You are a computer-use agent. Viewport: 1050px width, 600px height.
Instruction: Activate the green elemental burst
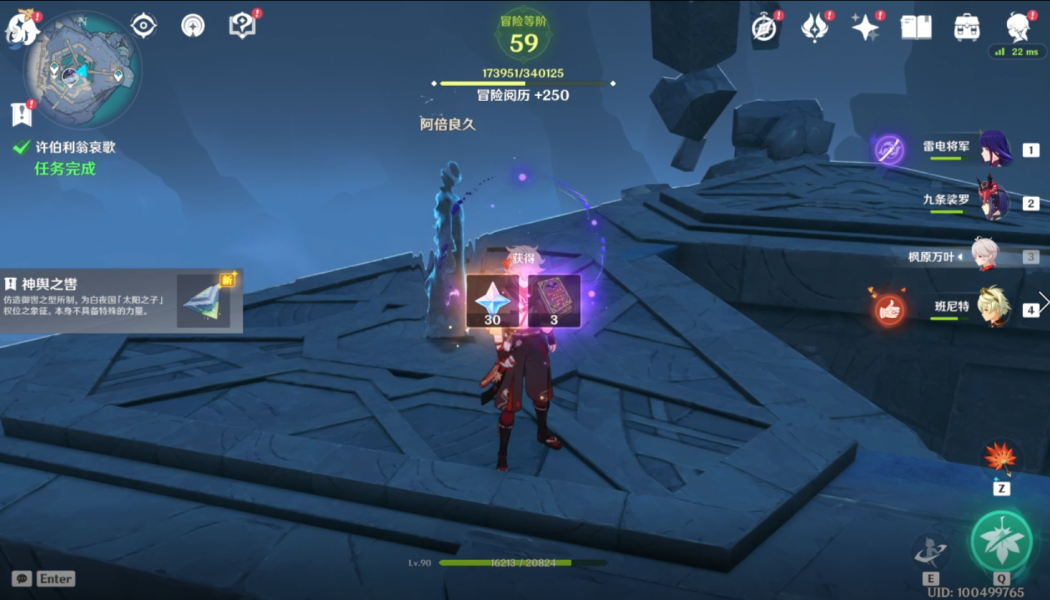tap(1001, 541)
